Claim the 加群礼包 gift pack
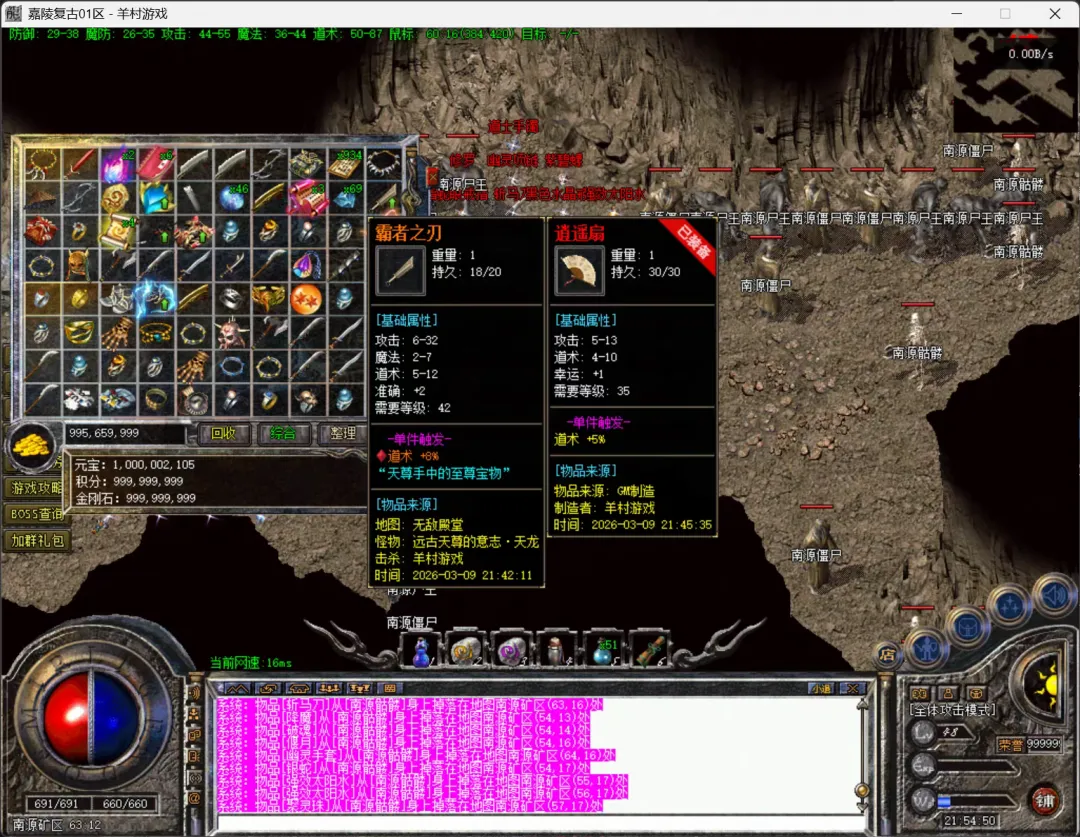 point(36,540)
